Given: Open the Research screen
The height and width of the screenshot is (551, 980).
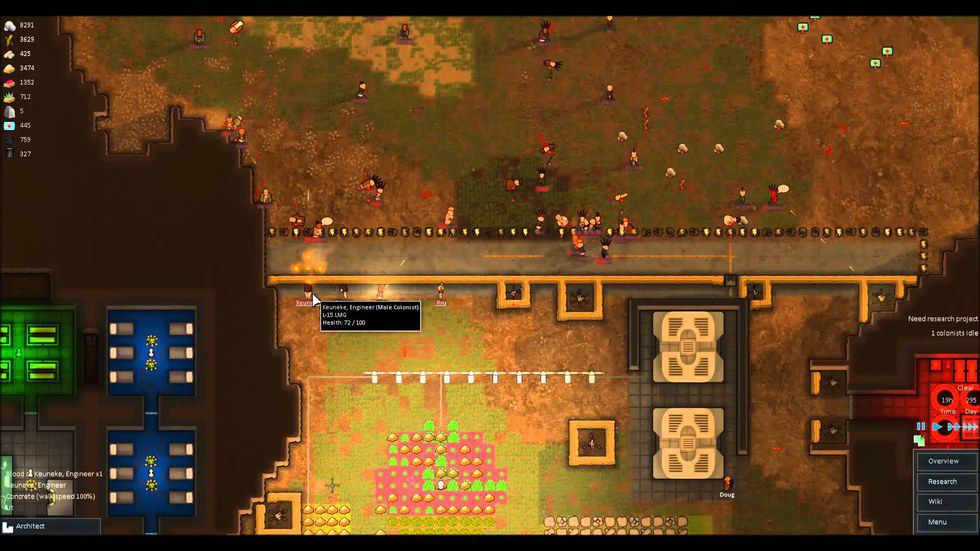Looking at the screenshot, I should tap(943, 481).
